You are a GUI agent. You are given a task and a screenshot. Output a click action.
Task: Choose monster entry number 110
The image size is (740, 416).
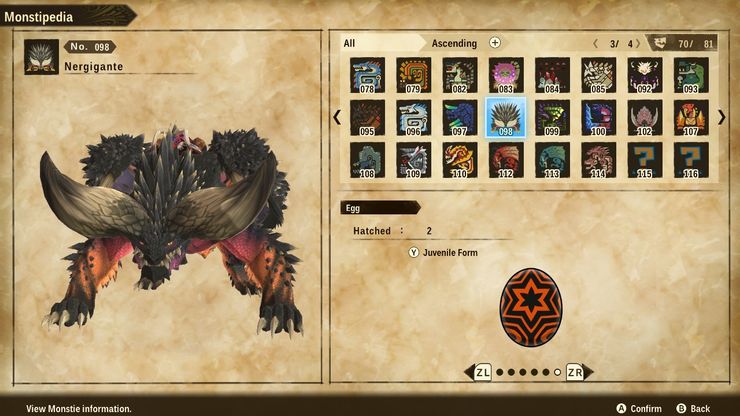[x=460, y=160]
